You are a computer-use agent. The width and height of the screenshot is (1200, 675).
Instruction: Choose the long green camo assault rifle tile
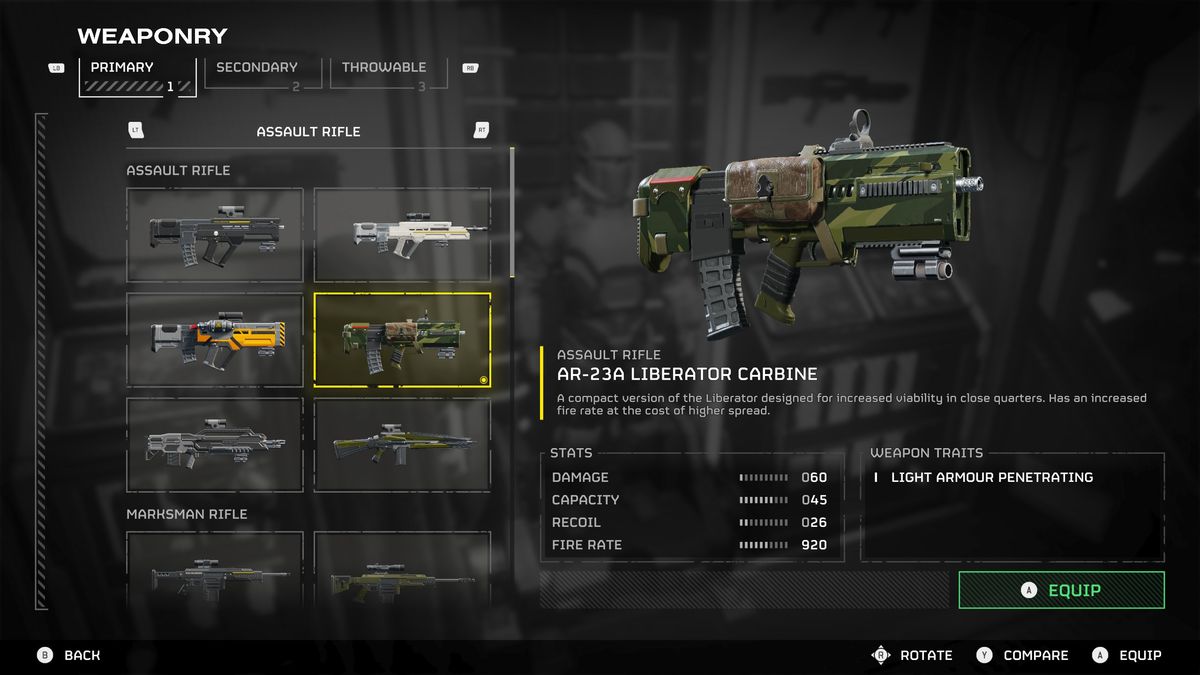click(x=402, y=445)
